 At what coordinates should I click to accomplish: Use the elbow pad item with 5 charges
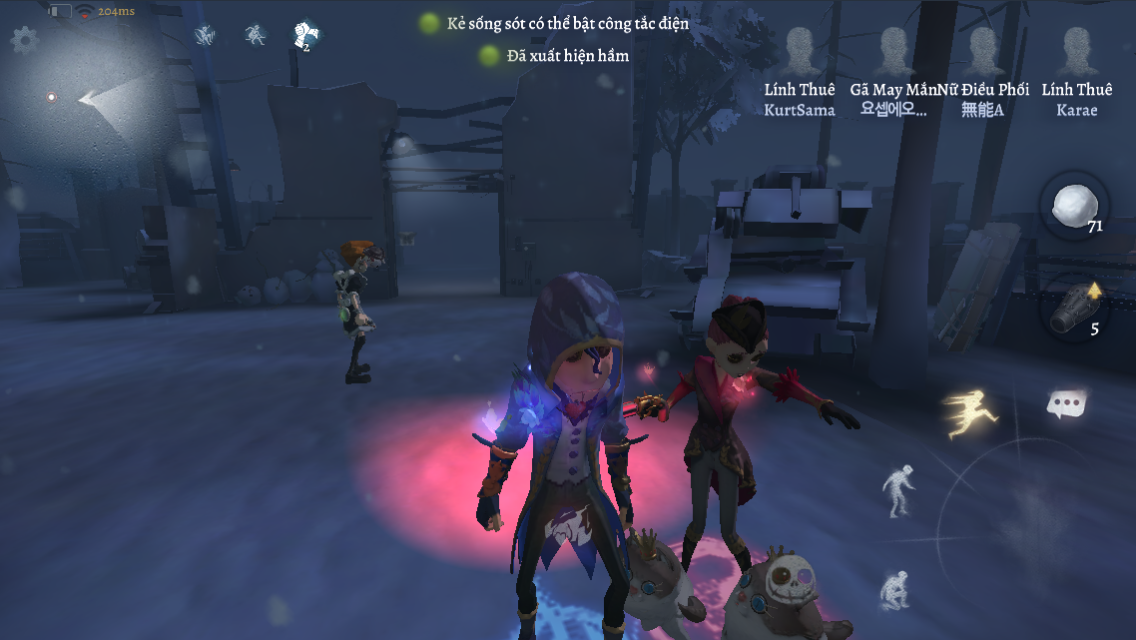1074,308
